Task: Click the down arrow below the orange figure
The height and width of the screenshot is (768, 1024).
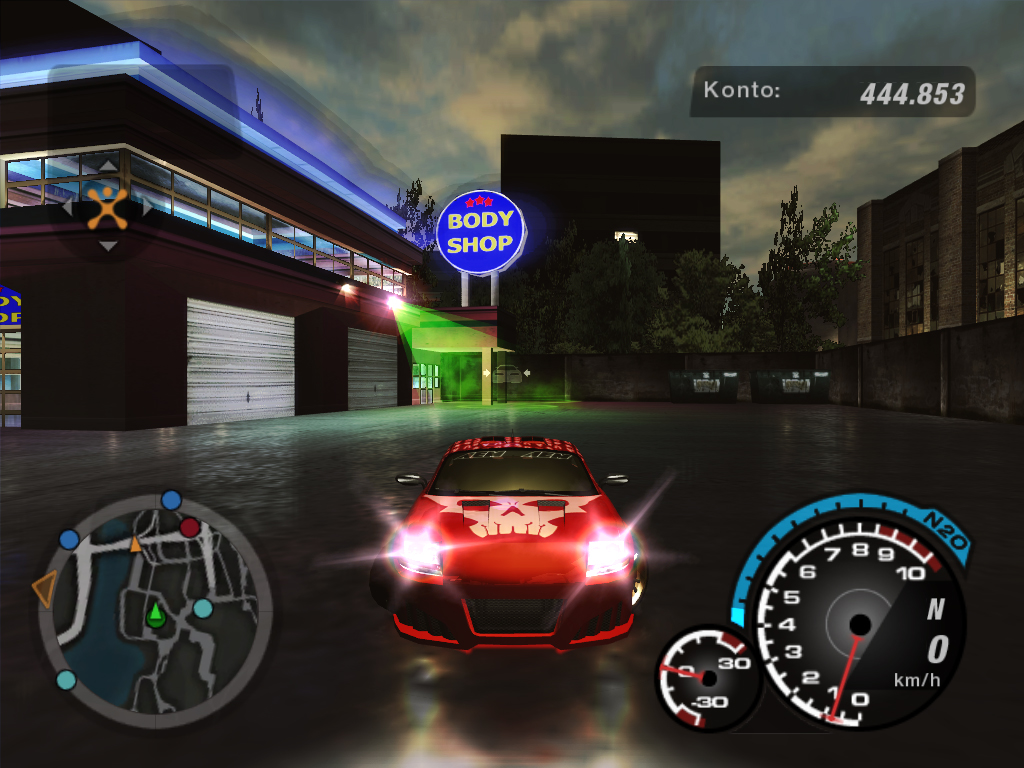Action: [x=107, y=246]
